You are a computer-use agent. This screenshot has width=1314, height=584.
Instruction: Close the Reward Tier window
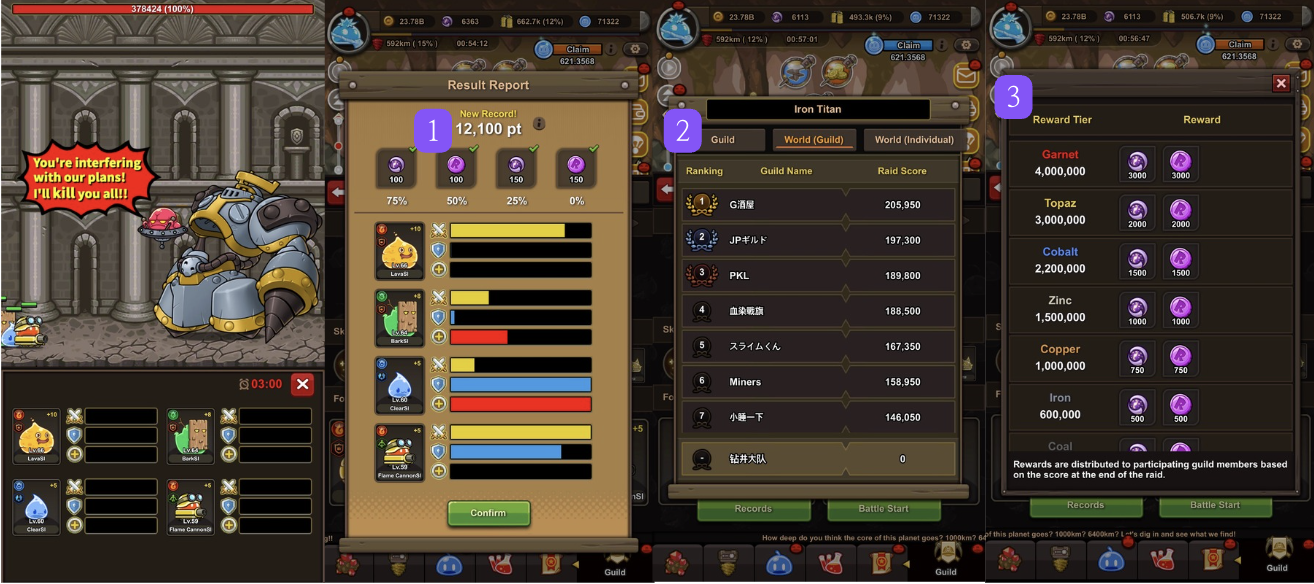[x=1281, y=84]
